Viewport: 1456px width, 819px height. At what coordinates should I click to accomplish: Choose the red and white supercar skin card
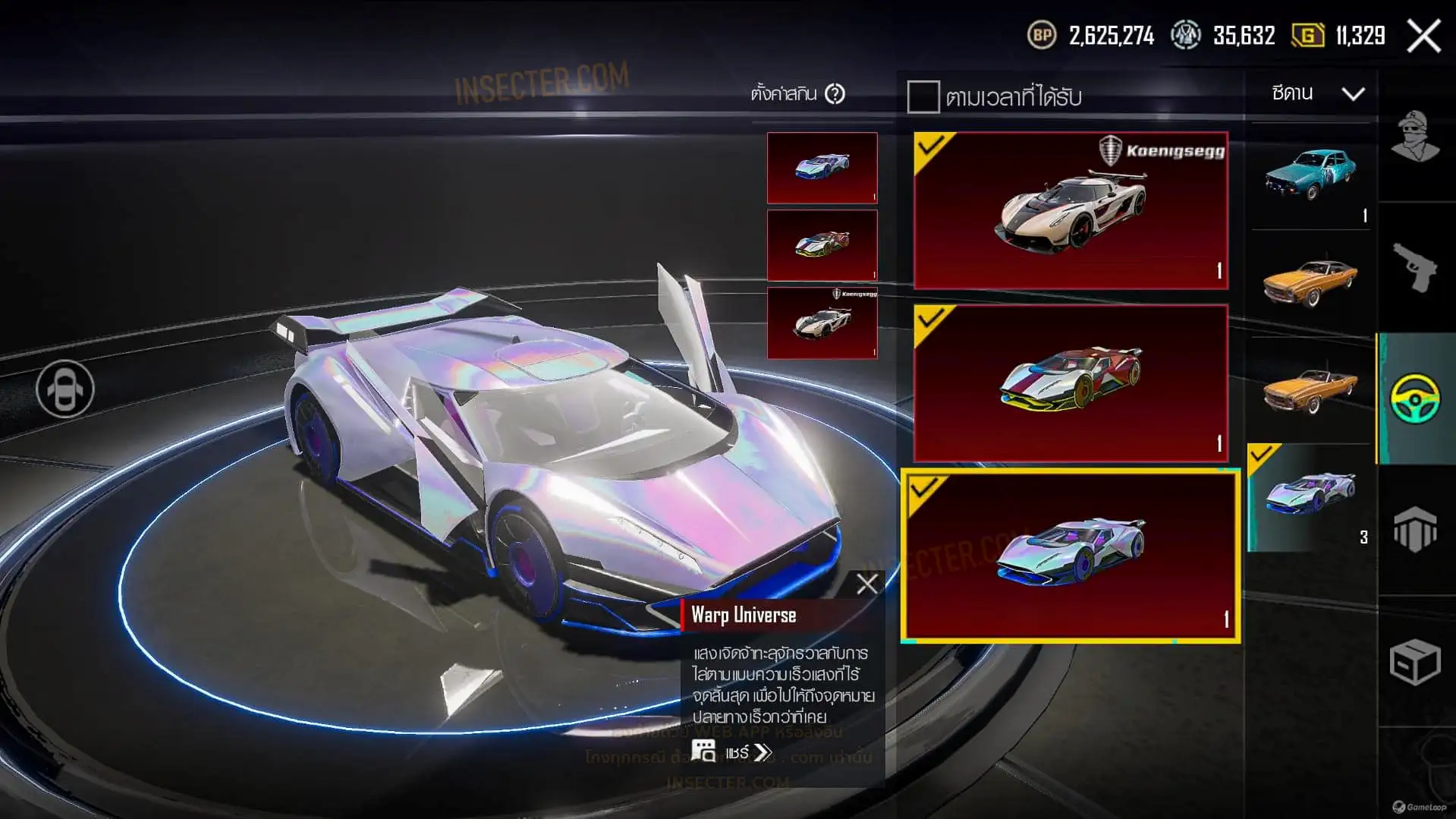tap(1071, 383)
